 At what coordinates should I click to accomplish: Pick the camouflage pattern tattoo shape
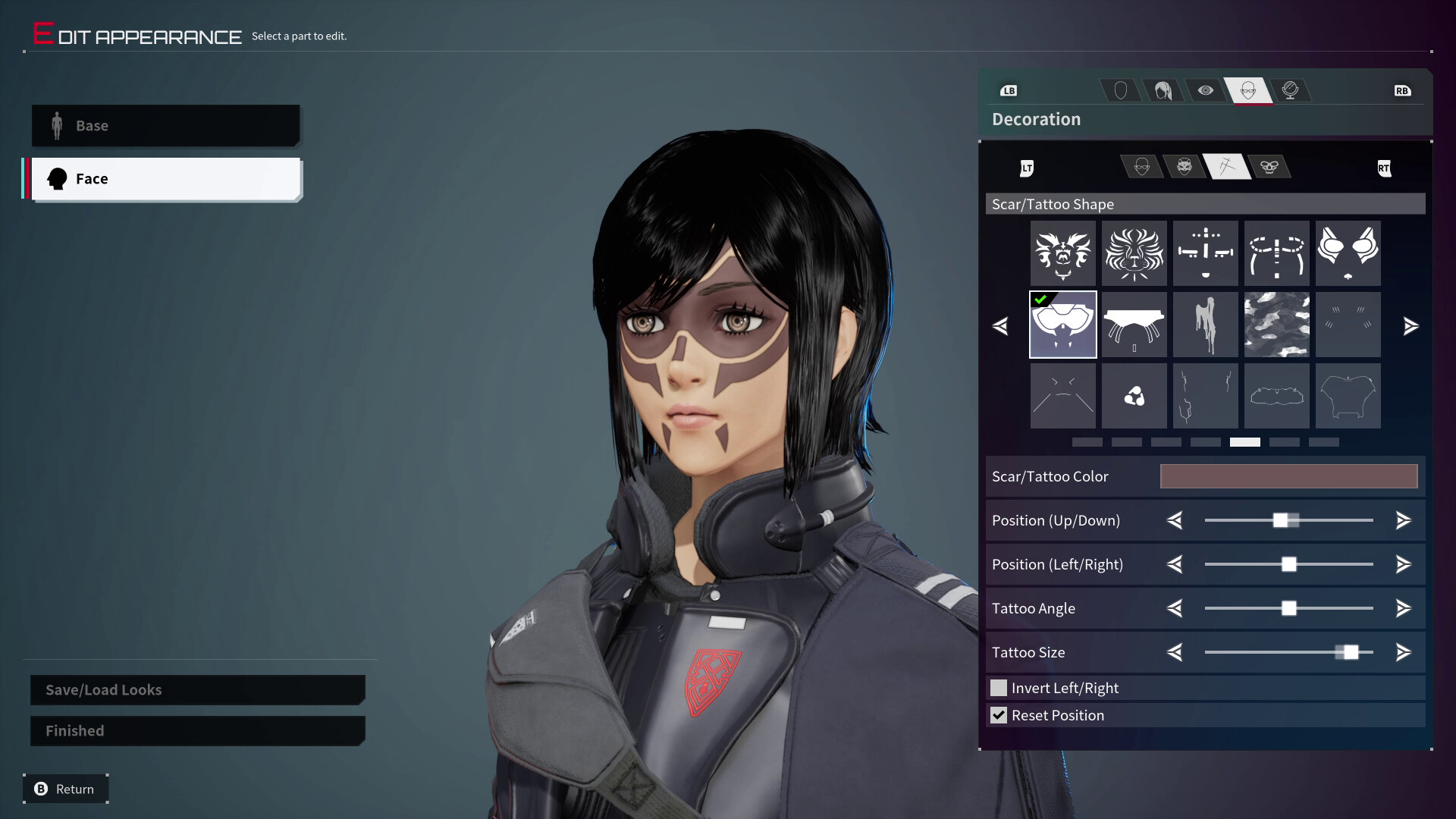pos(1276,325)
